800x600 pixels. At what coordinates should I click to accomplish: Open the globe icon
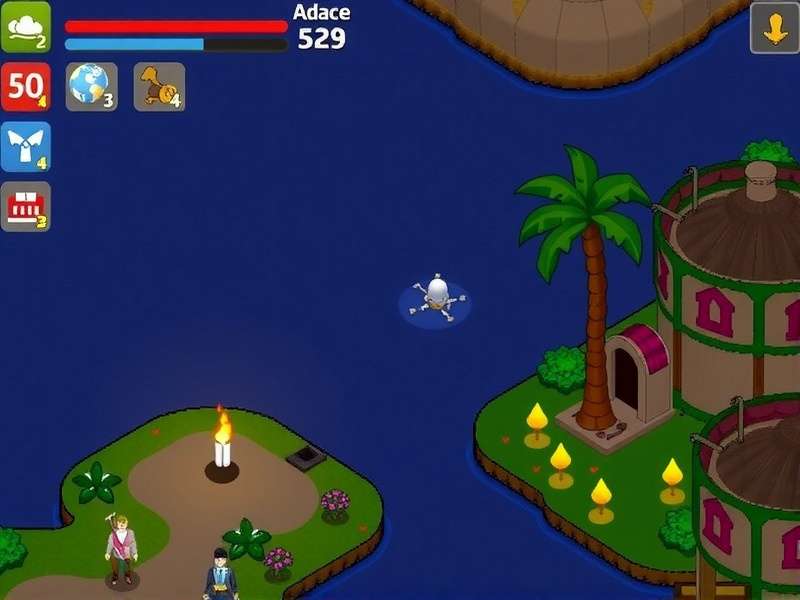click(91, 86)
